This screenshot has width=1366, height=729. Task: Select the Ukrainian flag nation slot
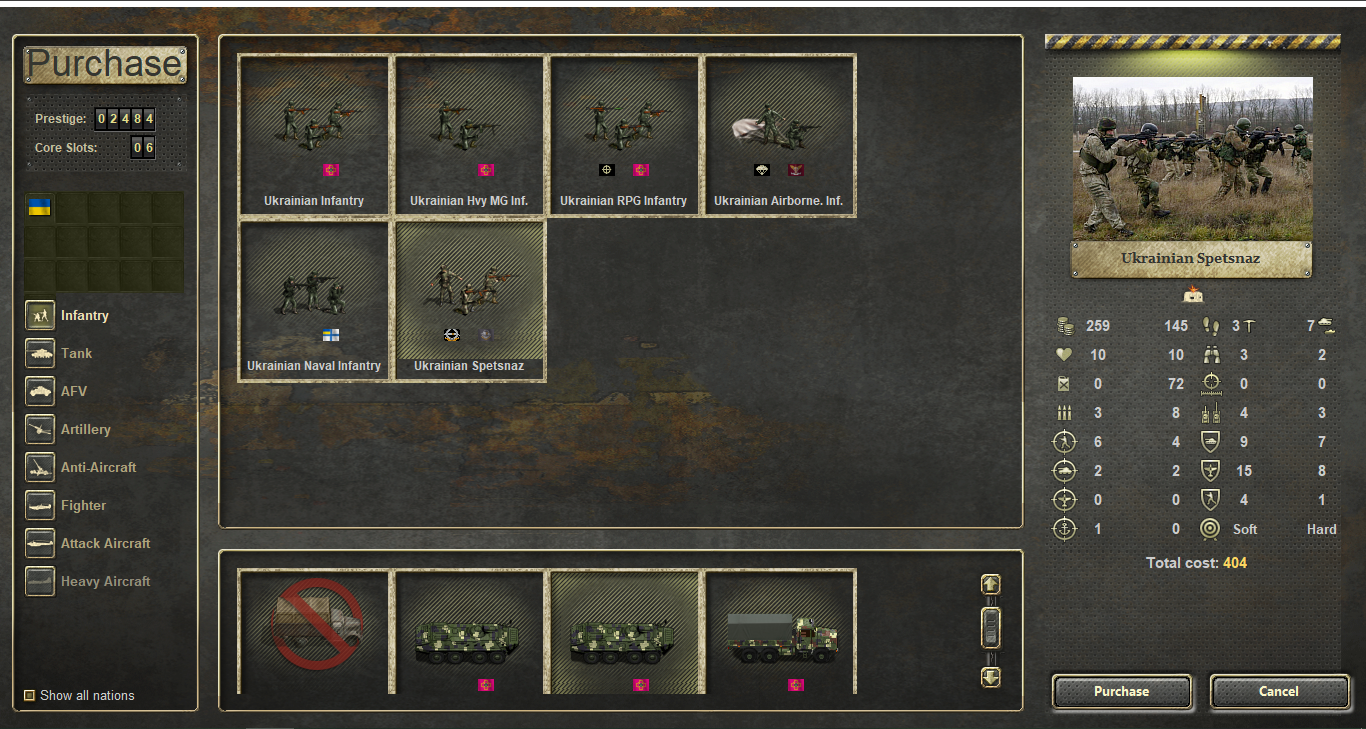click(x=39, y=207)
